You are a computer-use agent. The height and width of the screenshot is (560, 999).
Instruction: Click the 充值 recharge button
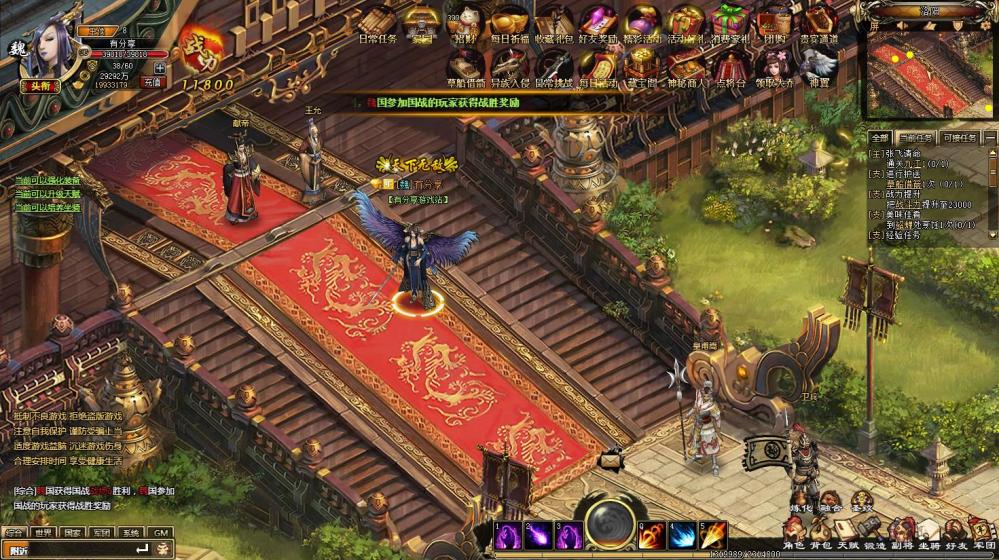coord(153,82)
